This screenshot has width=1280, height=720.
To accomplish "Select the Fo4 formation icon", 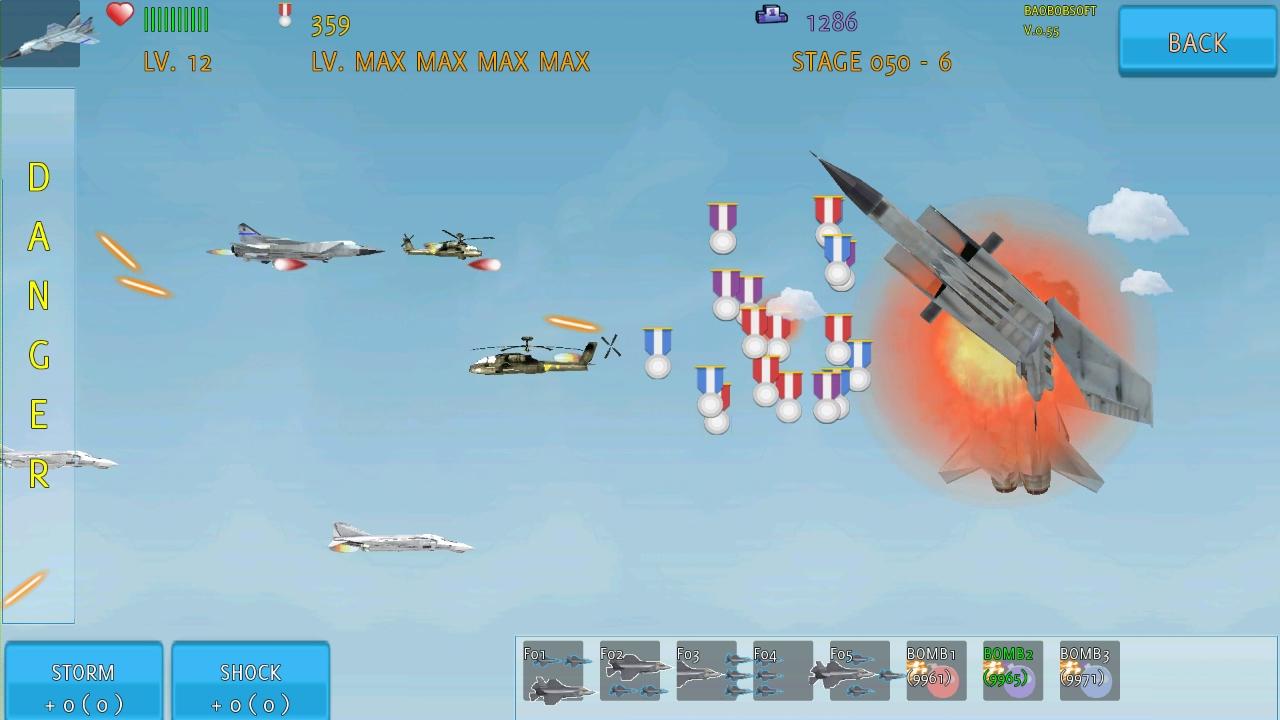I will tap(782, 671).
